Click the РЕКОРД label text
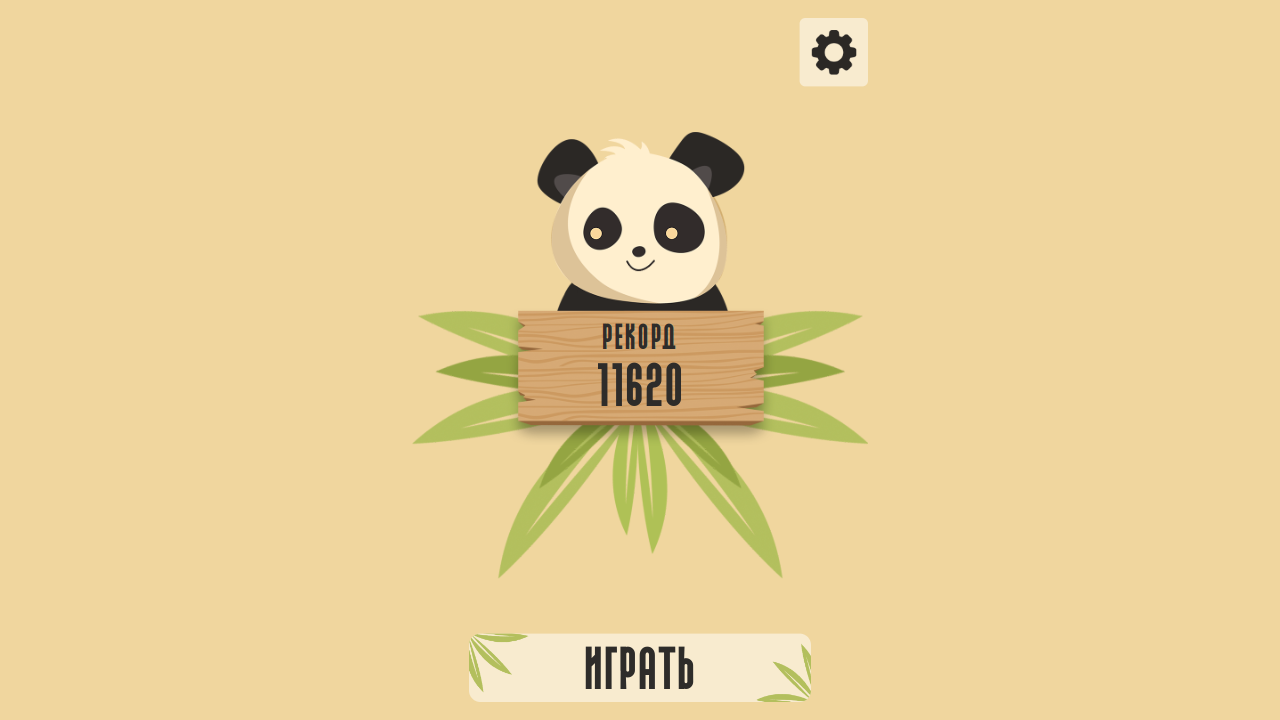Viewport: 1280px width, 720px height. pyautogui.click(x=639, y=336)
